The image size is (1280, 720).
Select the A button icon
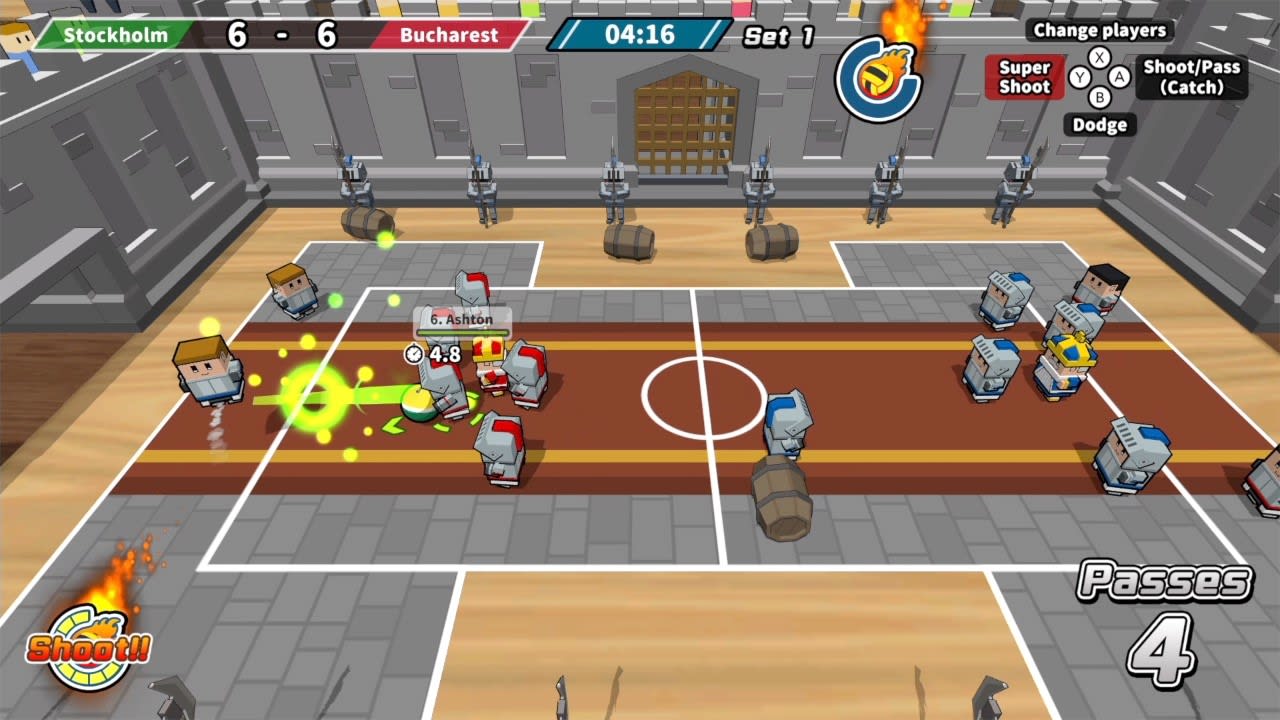click(1118, 76)
